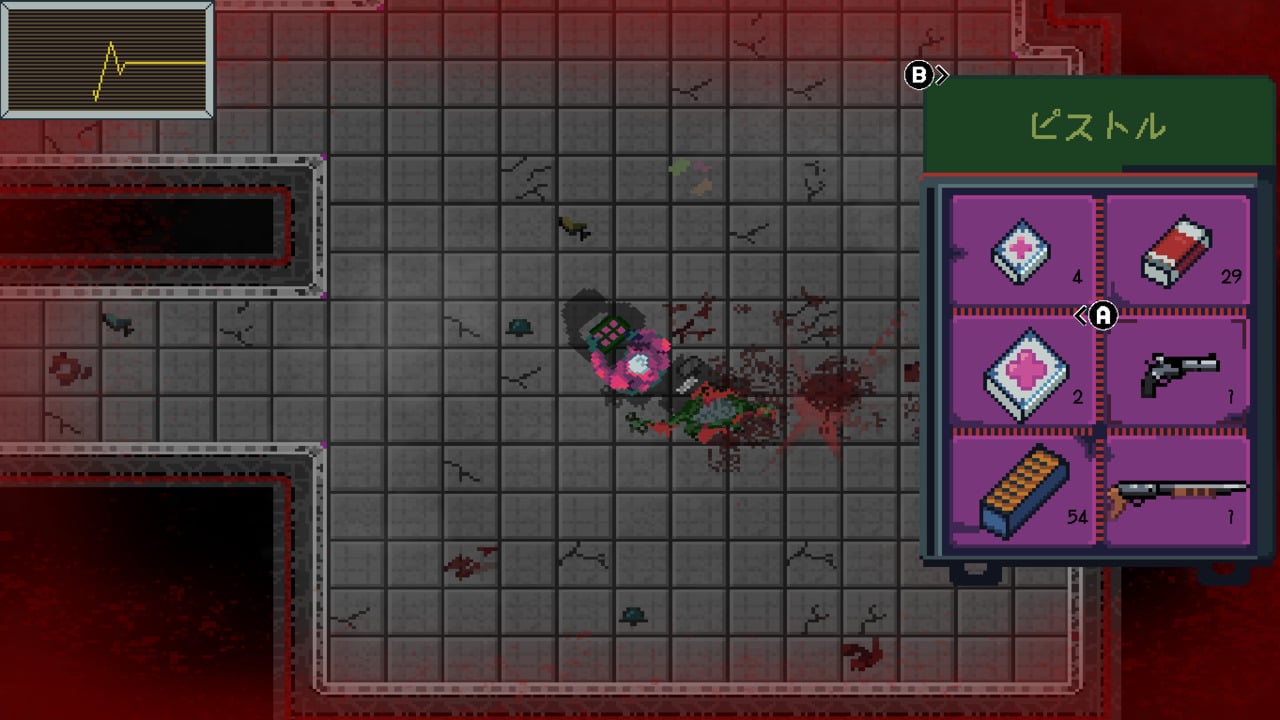Choose the red and white box slot
The width and height of the screenshot is (1280, 720).
tap(1177, 250)
